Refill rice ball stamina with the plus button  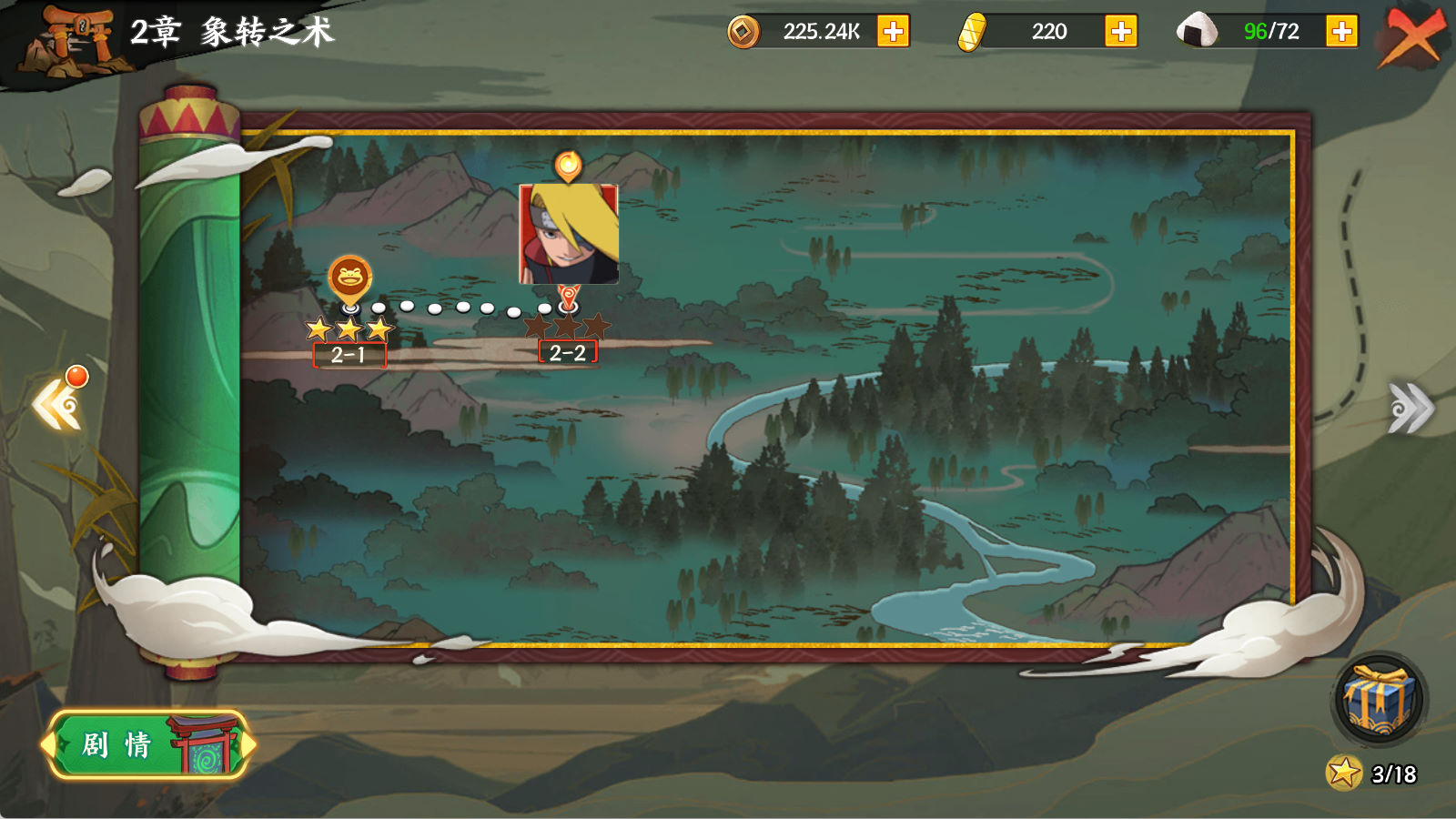(1341, 32)
